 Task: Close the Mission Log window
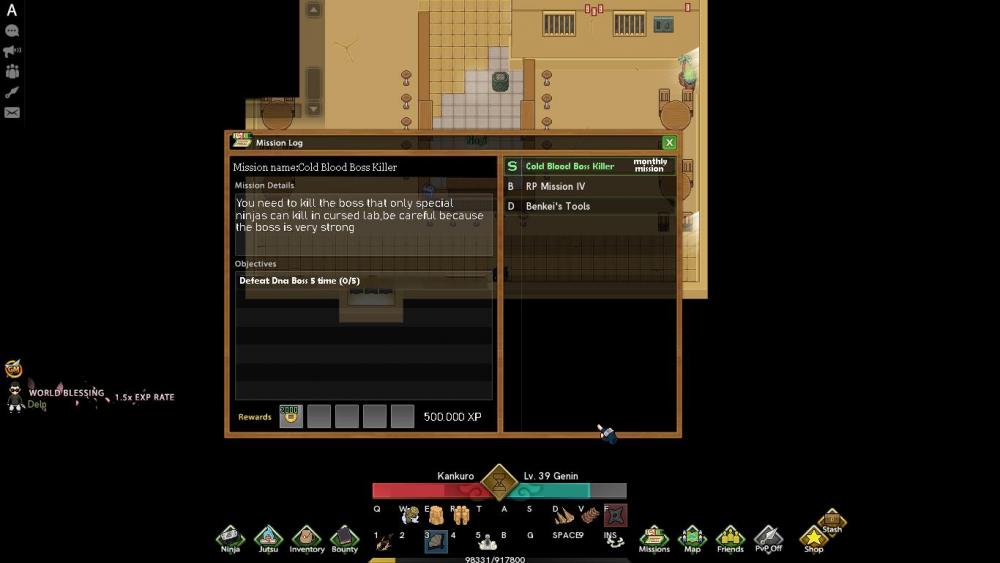(669, 143)
